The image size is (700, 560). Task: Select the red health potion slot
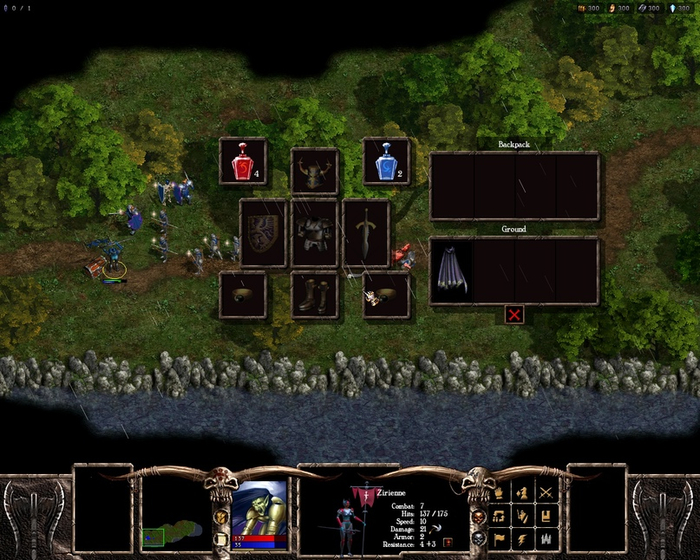243,161
